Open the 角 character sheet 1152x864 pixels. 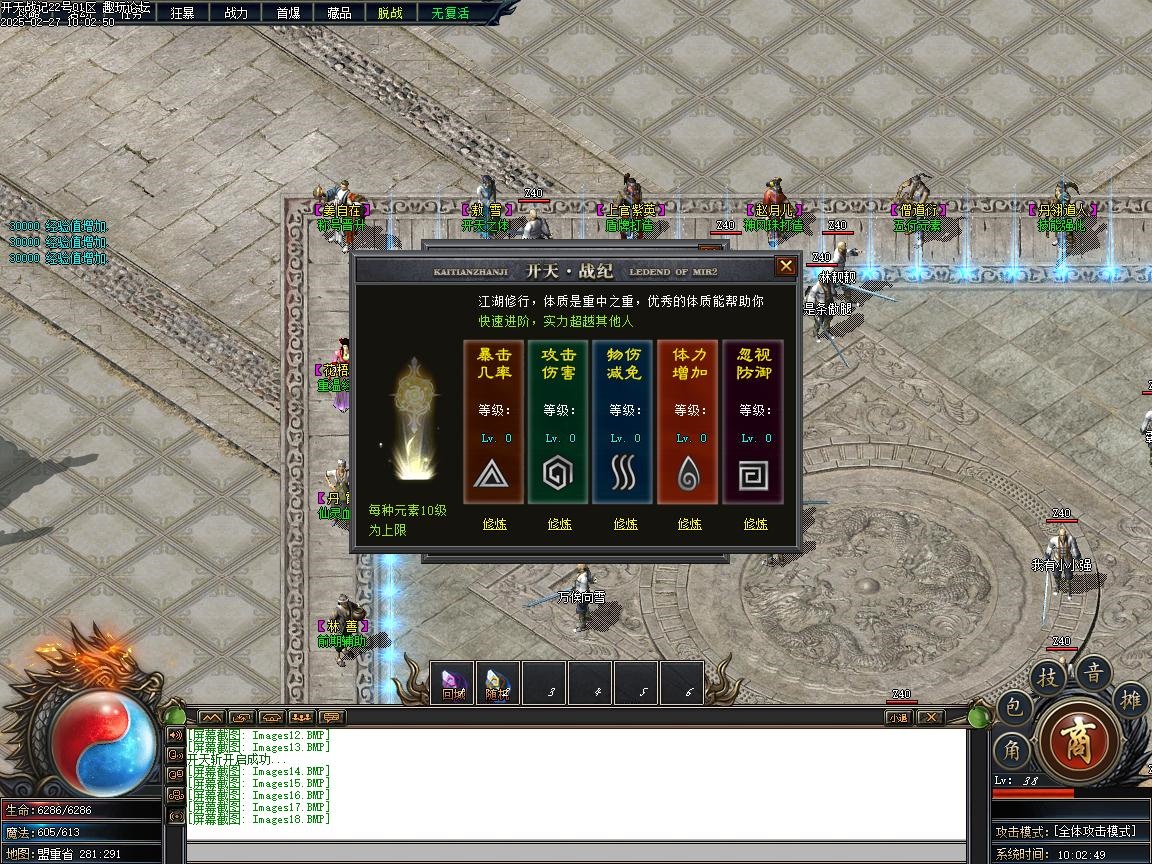pos(1011,750)
